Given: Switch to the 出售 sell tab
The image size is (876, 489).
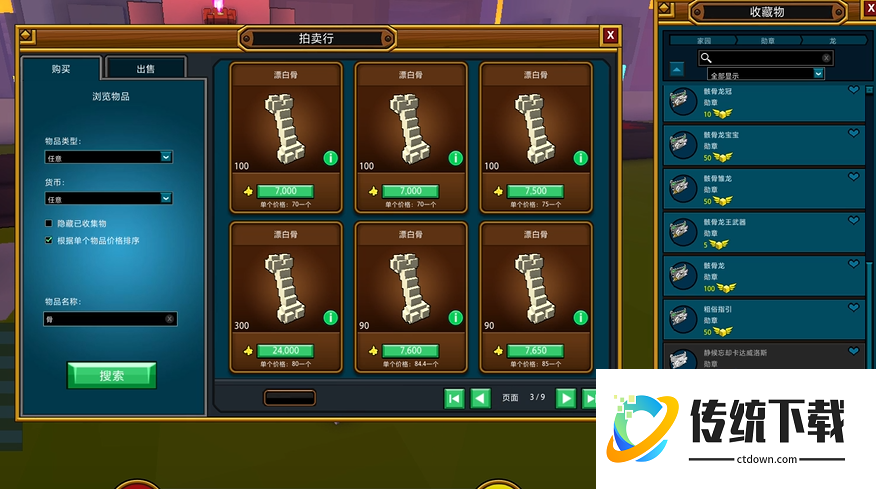Looking at the screenshot, I should [146, 69].
